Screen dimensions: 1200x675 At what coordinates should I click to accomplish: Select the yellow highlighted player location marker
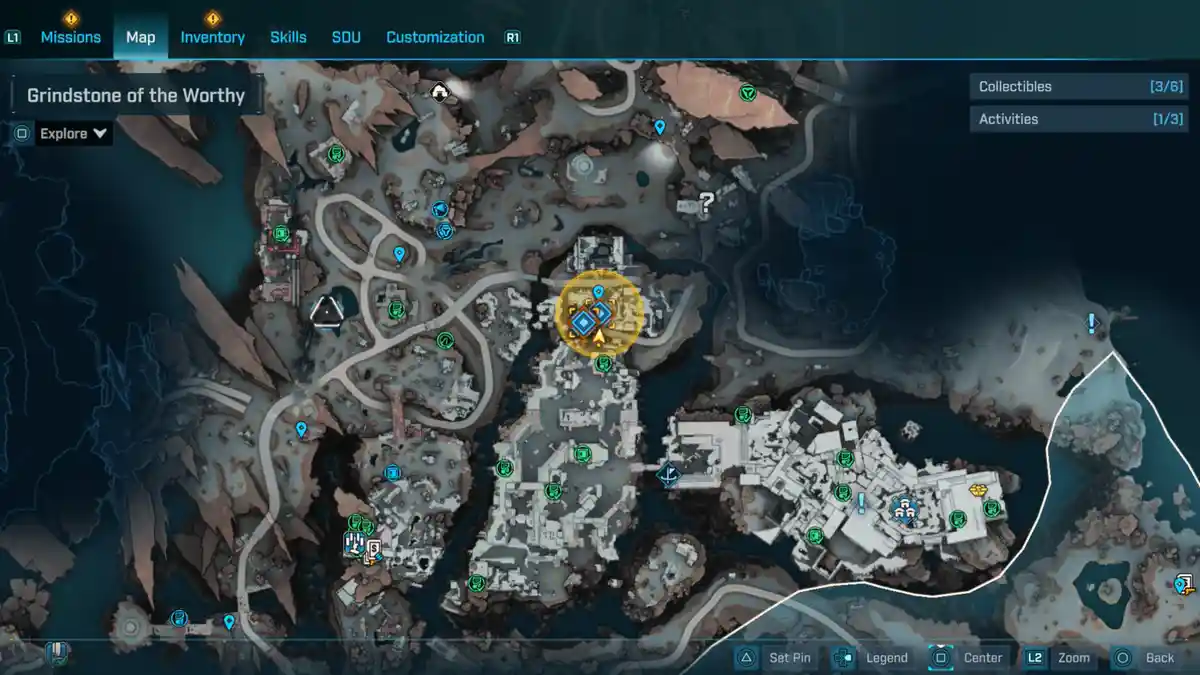pyautogui.click(x=598, y=314)
